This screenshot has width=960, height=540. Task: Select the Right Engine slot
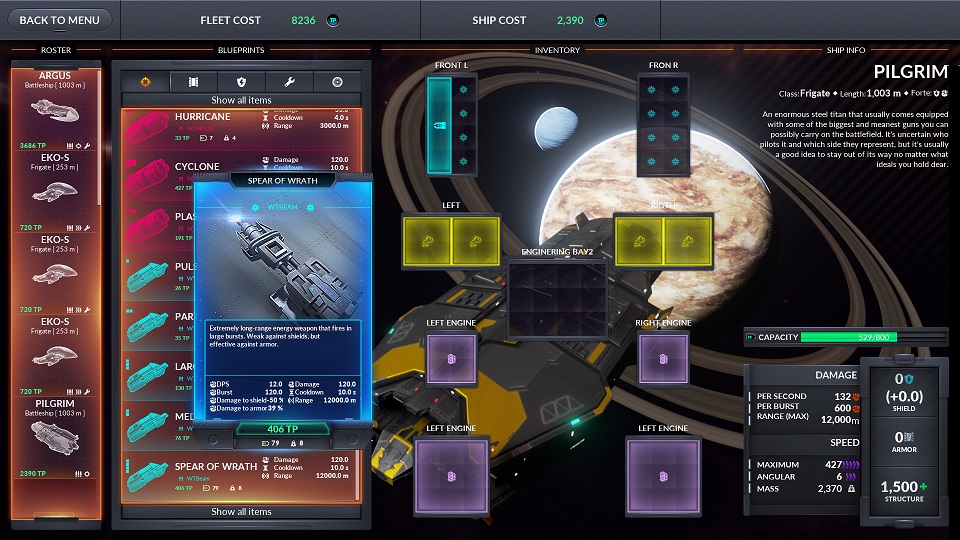663,358
